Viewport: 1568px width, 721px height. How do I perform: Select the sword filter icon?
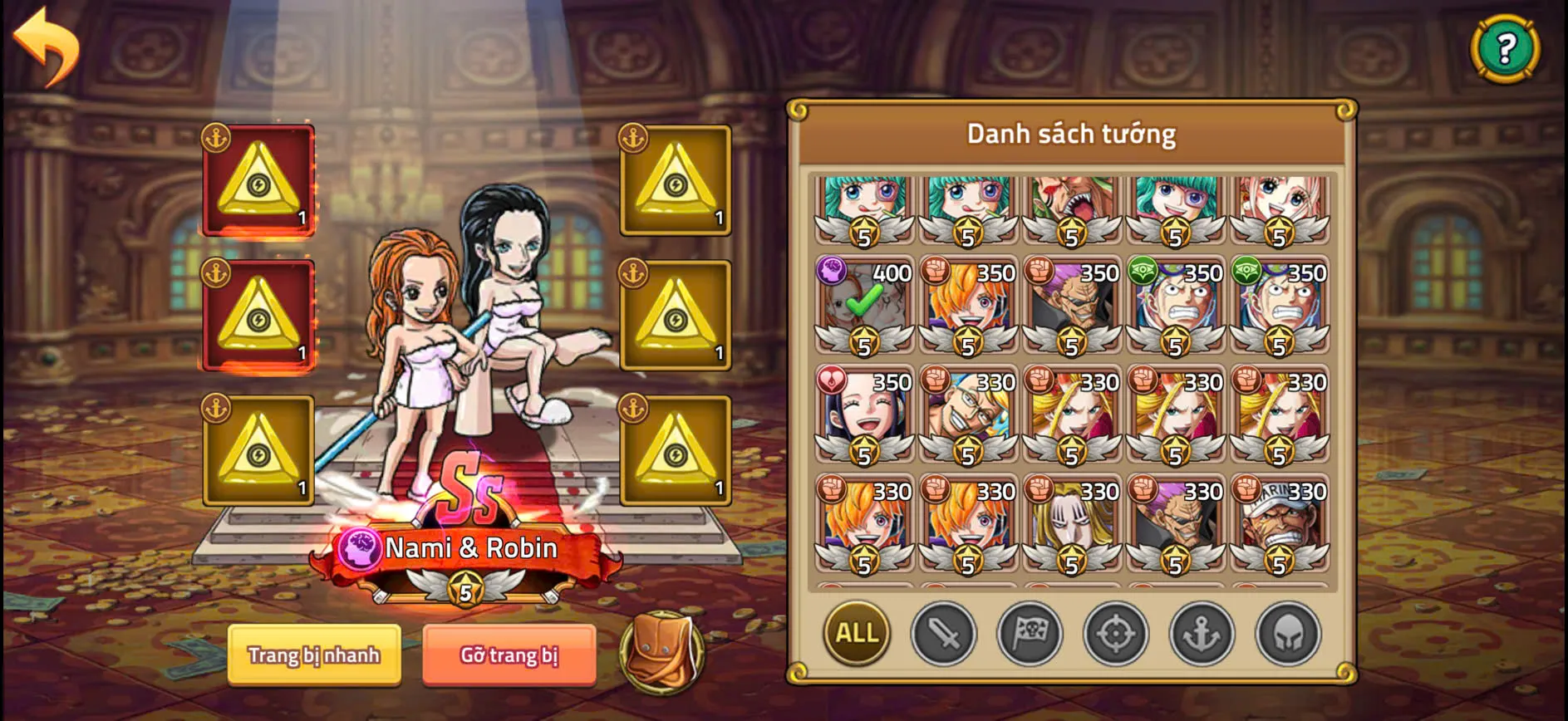941,634
